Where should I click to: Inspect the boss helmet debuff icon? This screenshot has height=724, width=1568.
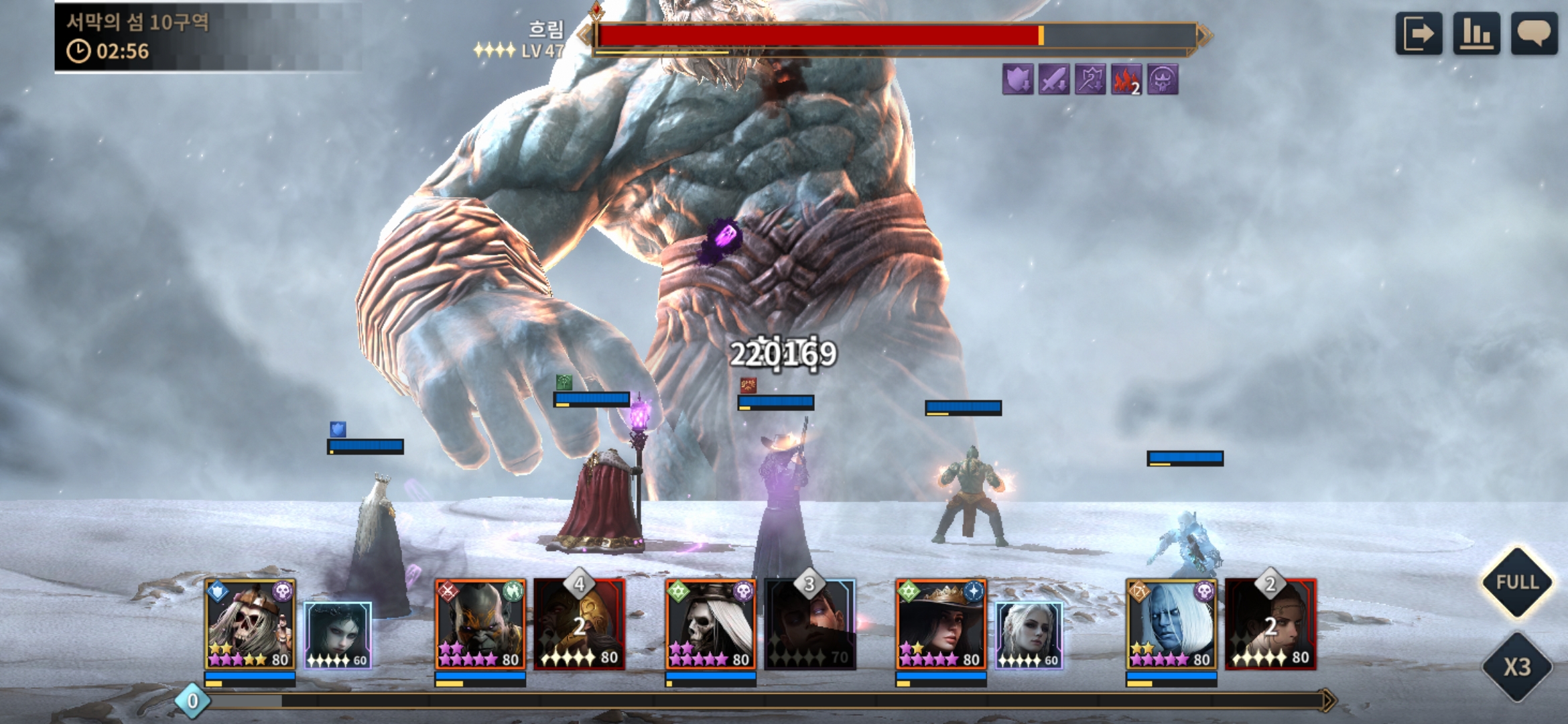point(1163,80)
